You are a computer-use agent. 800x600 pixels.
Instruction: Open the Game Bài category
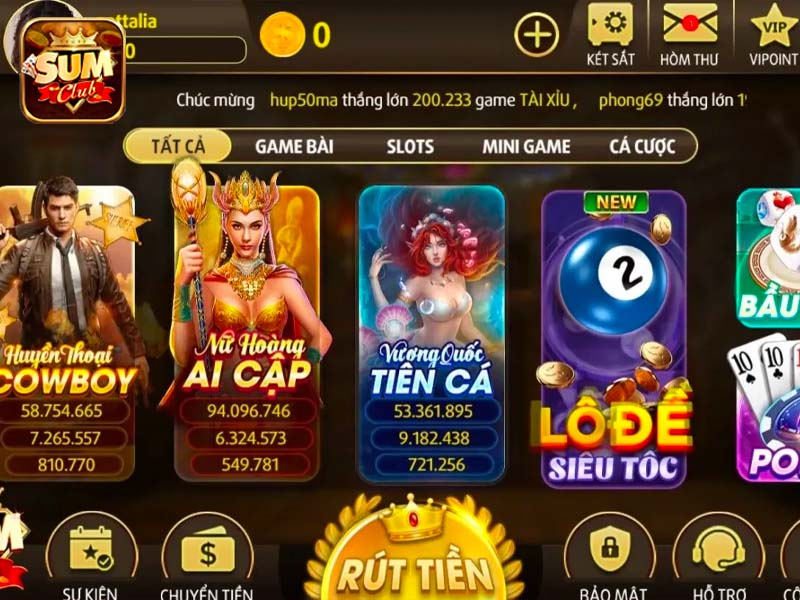click(294, 146)
